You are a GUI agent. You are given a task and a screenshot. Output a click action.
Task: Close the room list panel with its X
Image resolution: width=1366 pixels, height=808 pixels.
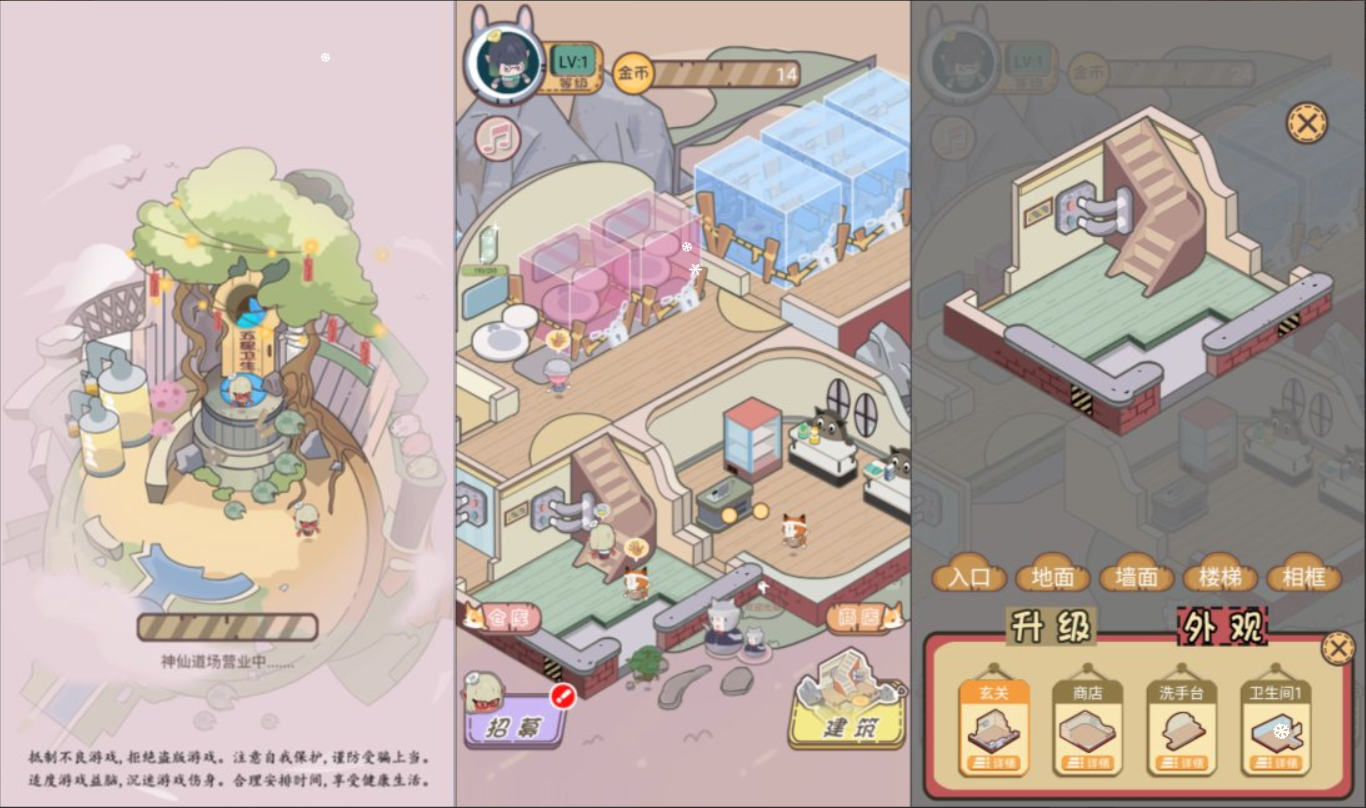tap(1337, 648)
